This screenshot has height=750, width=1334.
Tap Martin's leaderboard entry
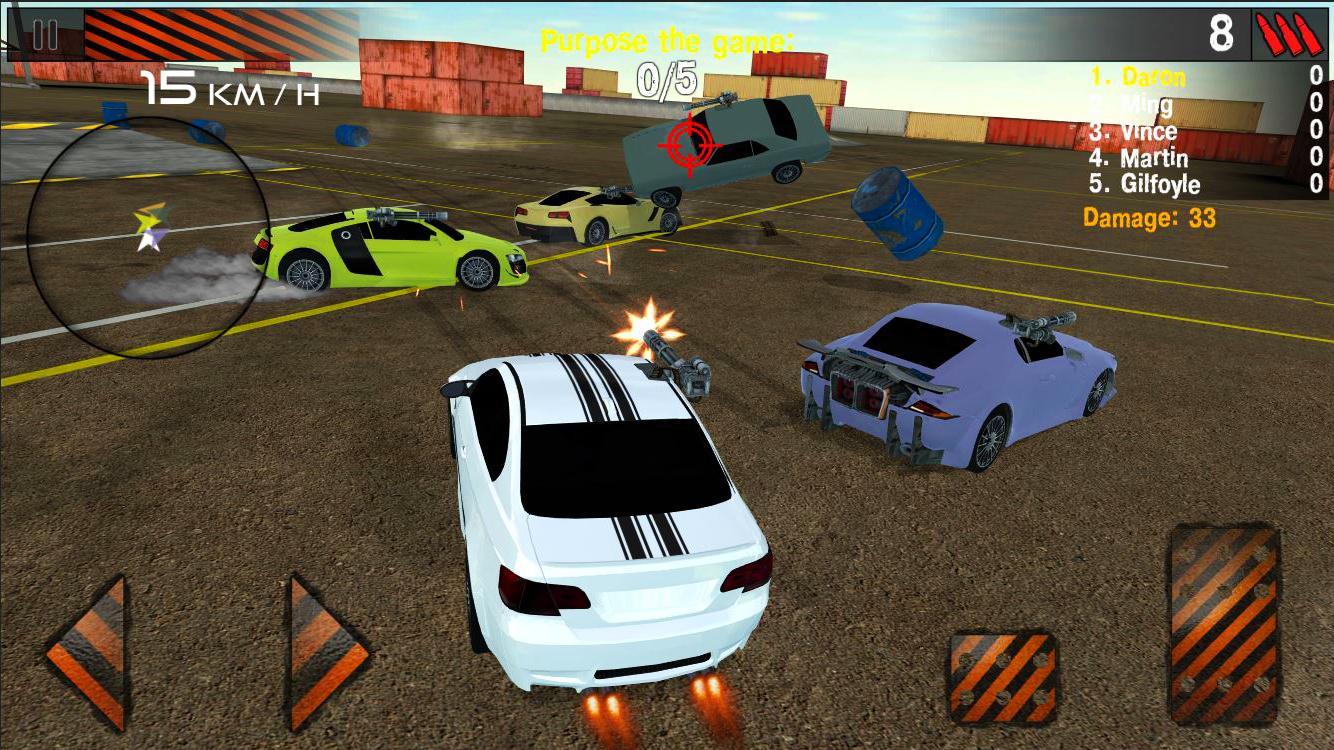click(x=1140, y=158)
